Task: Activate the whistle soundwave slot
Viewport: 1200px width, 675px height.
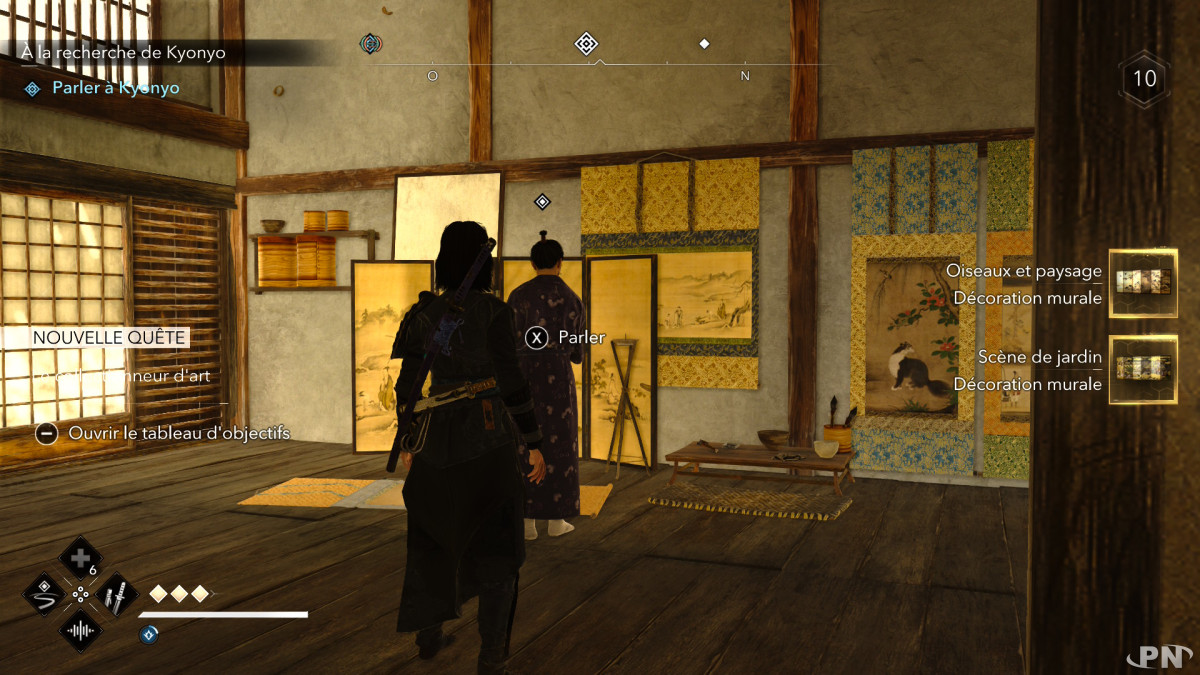Action: point(79,631)
